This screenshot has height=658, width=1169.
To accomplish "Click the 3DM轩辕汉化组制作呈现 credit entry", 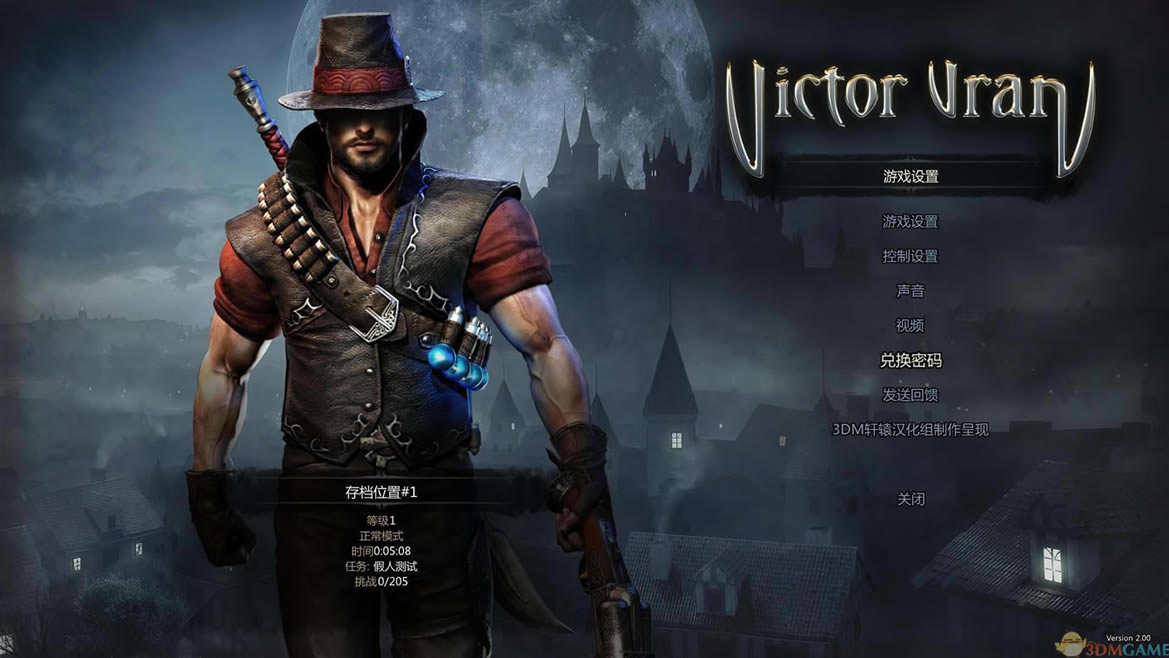I will 910,430.
